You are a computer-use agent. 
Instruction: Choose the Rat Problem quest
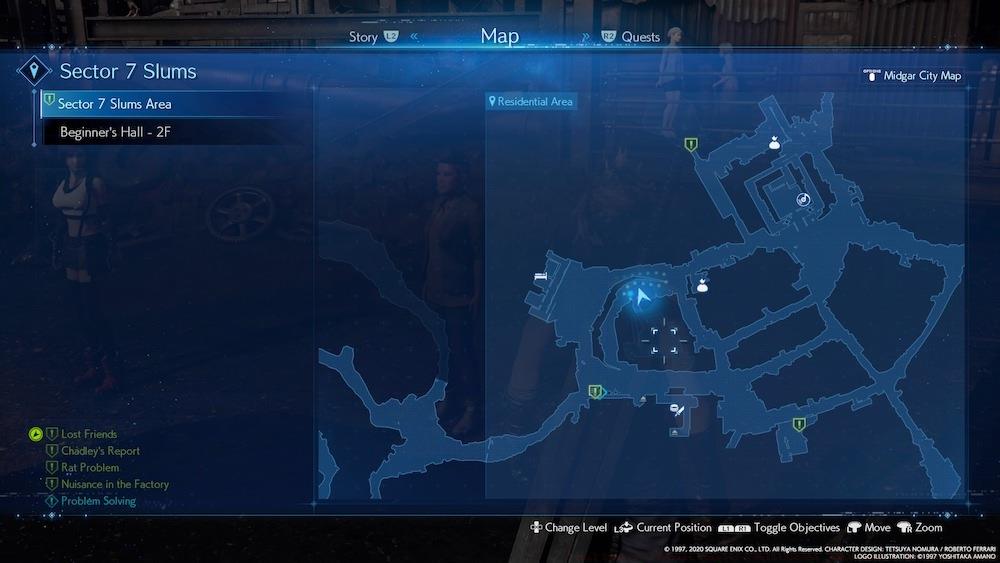tap(90, 467)
